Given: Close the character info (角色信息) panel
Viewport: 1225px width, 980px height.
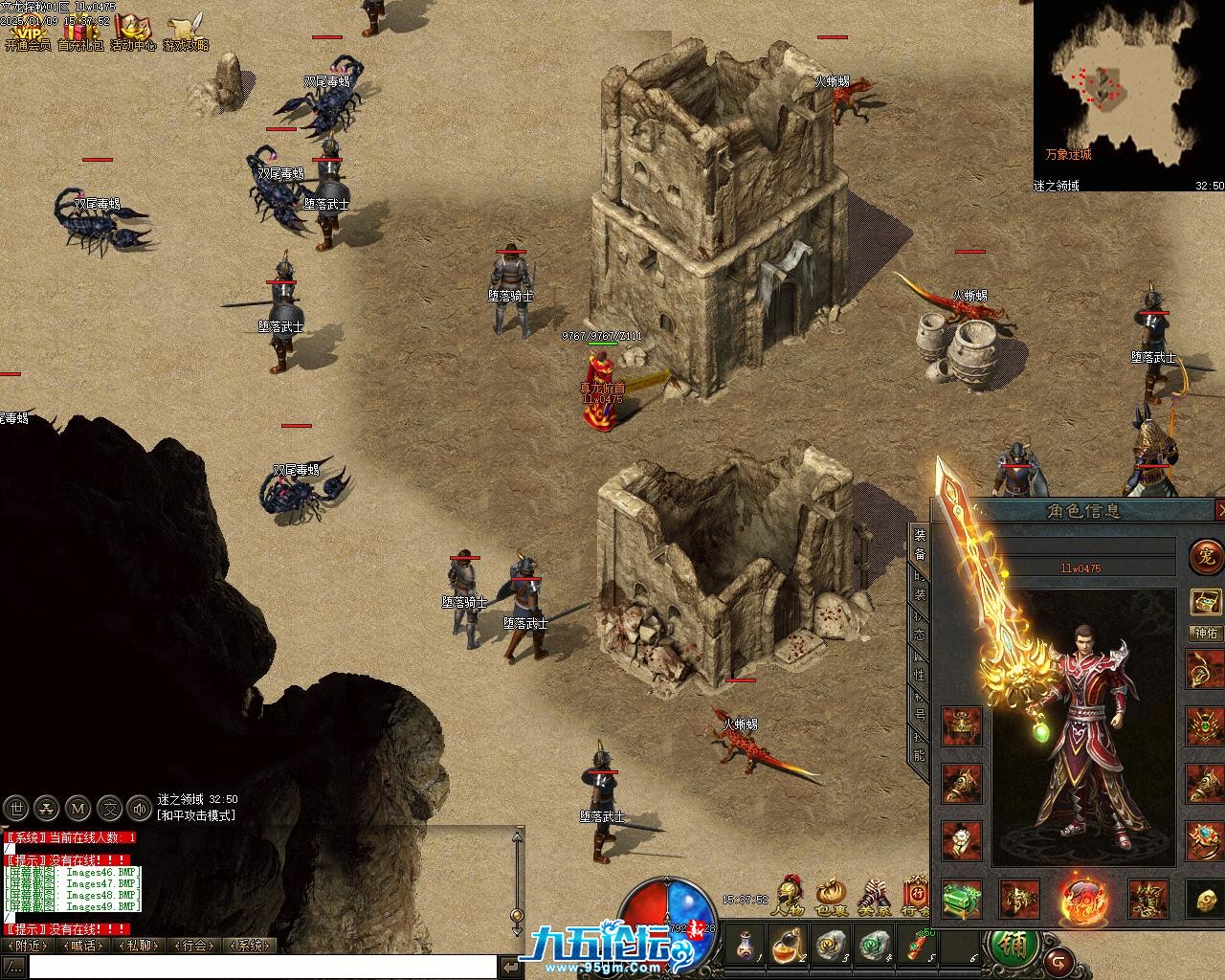Looking at the screenshot, I should pyautogui.click(x=1219, y=510).
